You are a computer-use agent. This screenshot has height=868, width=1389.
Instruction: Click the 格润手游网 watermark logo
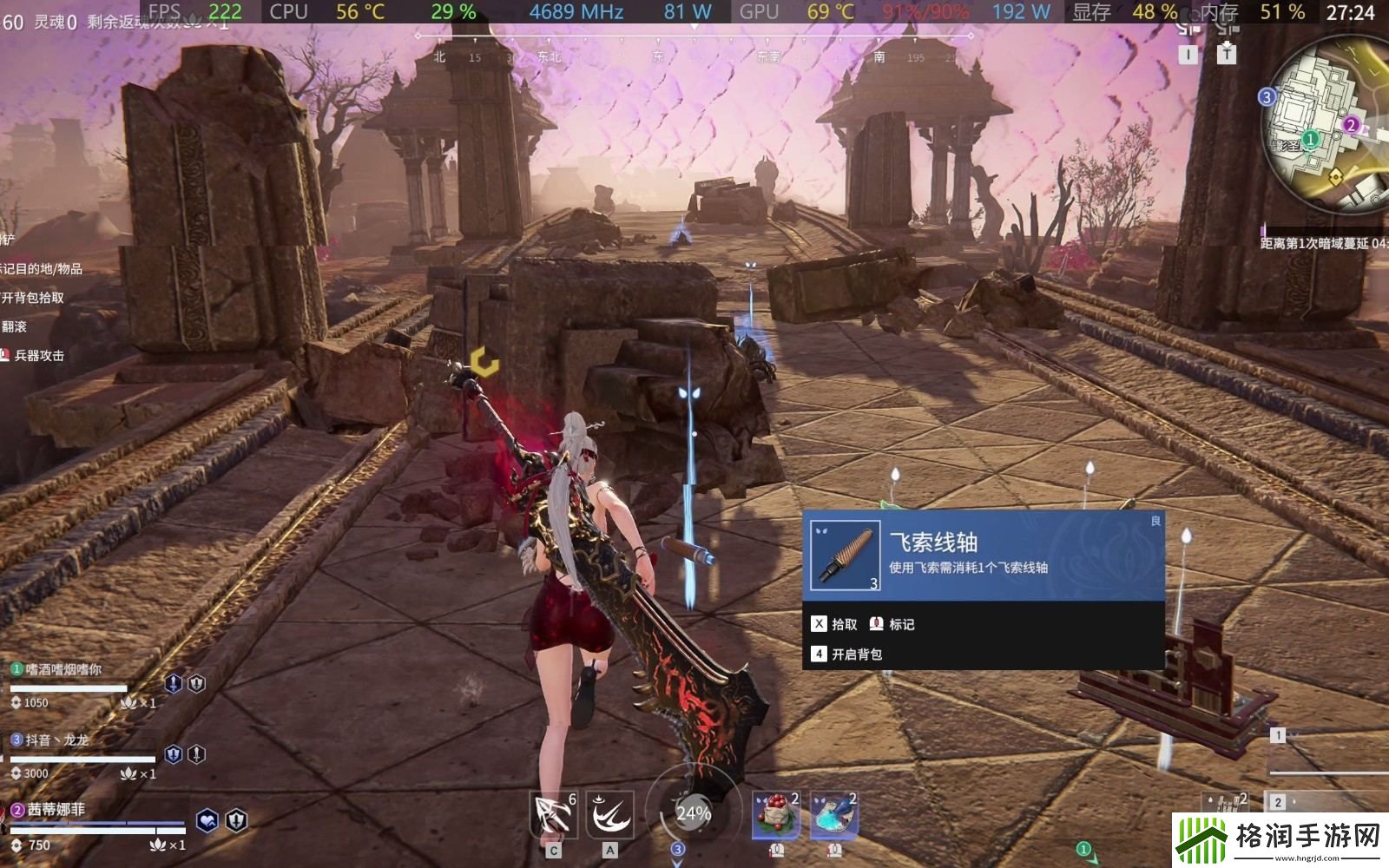[x=1280, y=838]
